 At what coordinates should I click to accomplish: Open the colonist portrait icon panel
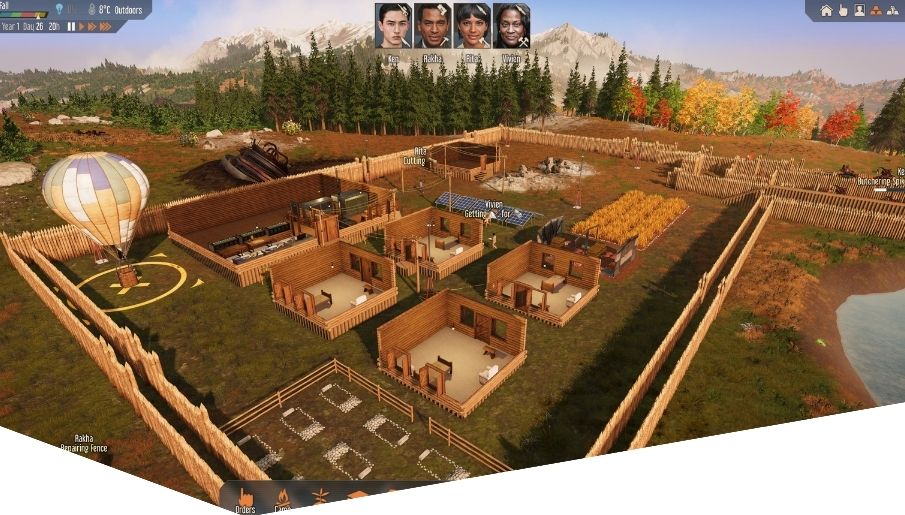point(859,11)
